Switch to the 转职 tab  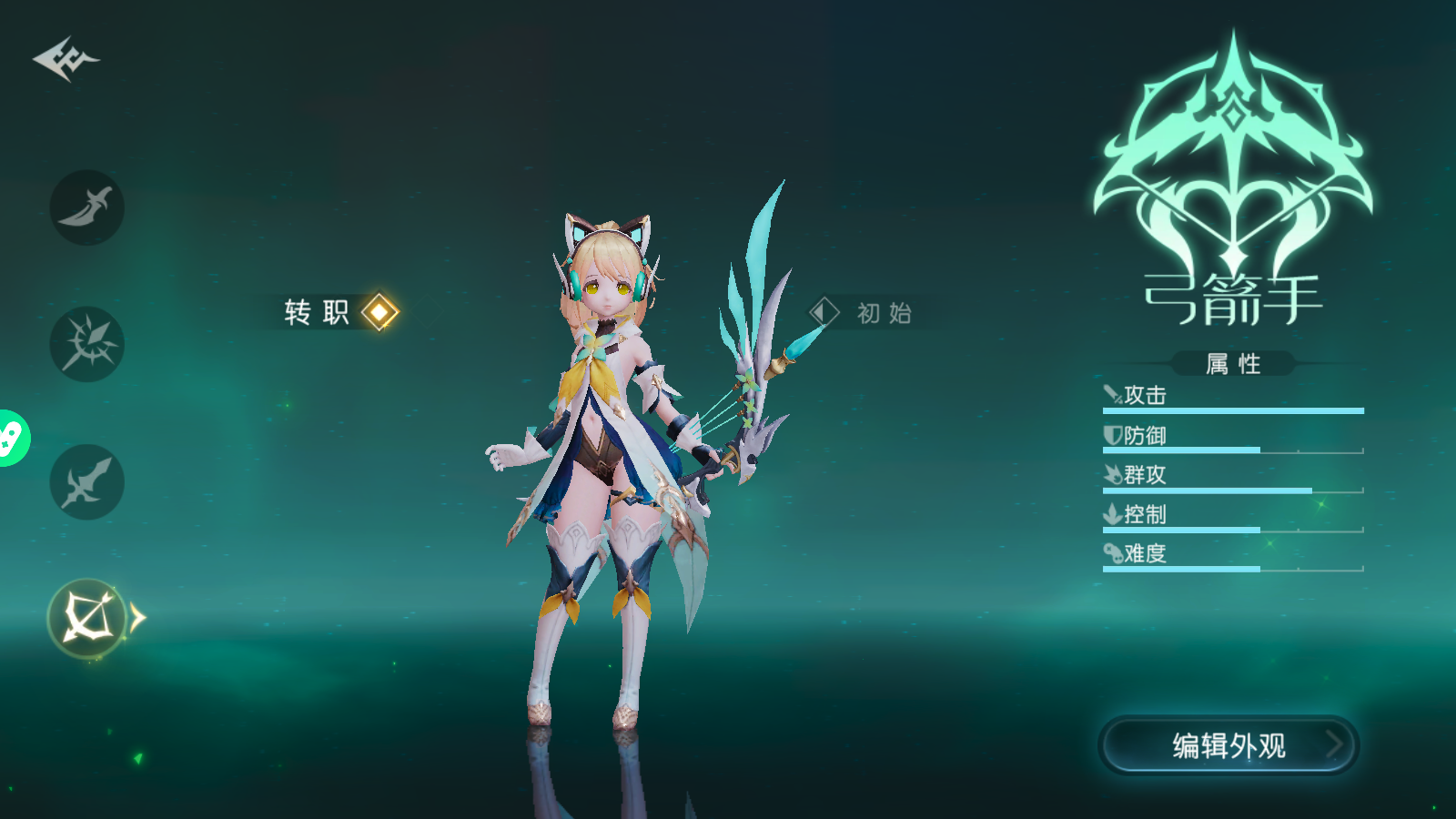click(x=318, y=311)
